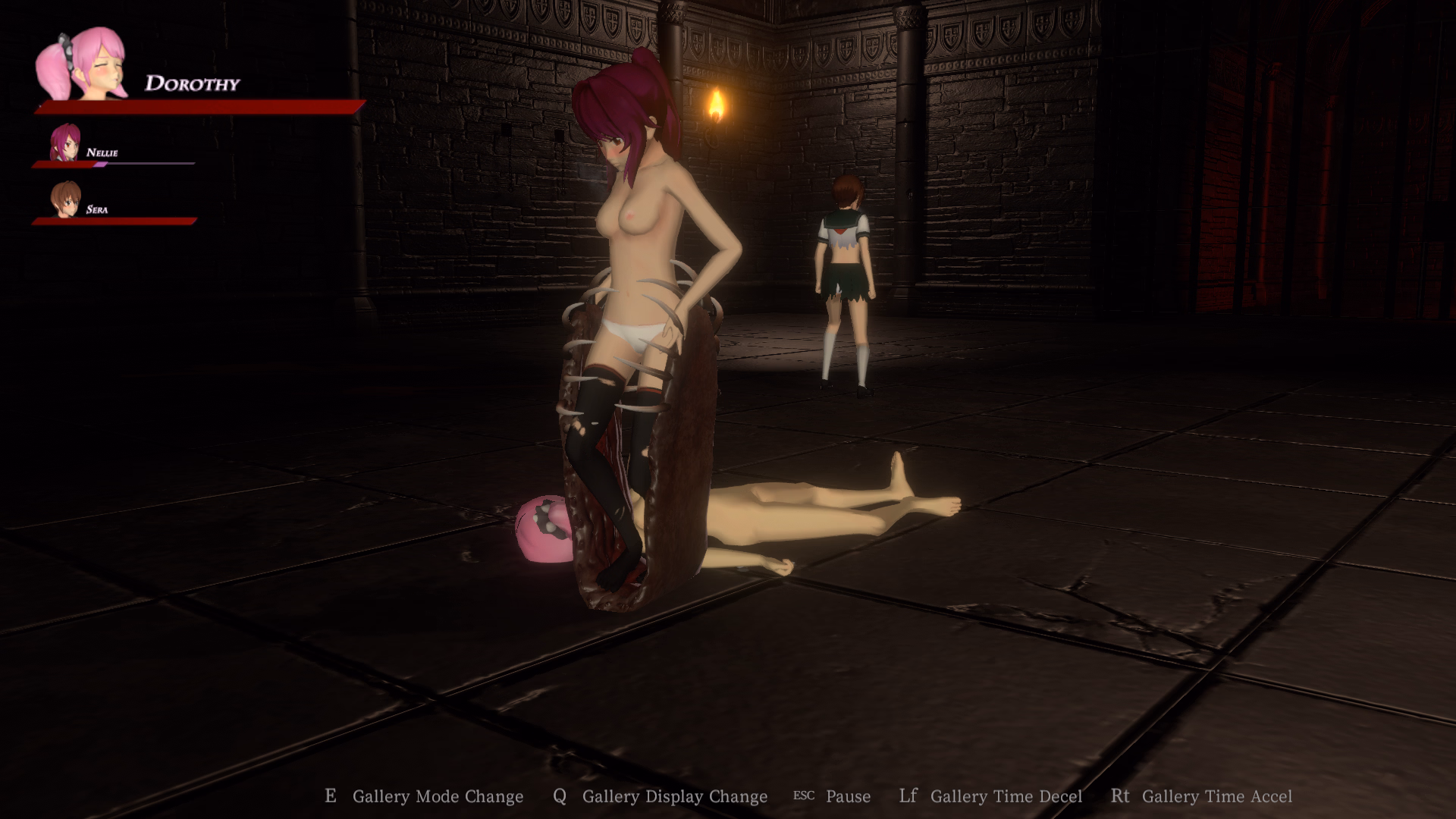Click the Rt hotkey indicator

tap(1120, 795)
